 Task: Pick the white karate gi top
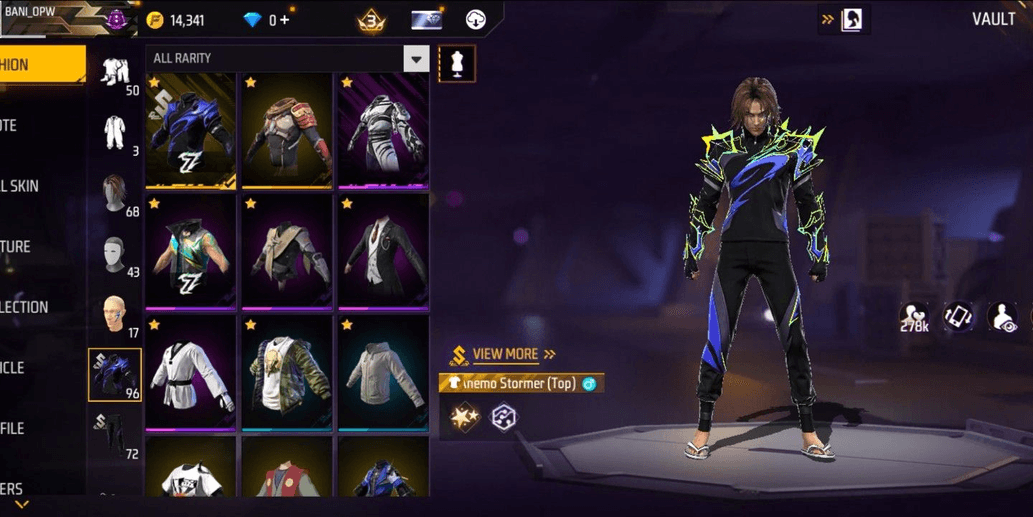(191, 373)
